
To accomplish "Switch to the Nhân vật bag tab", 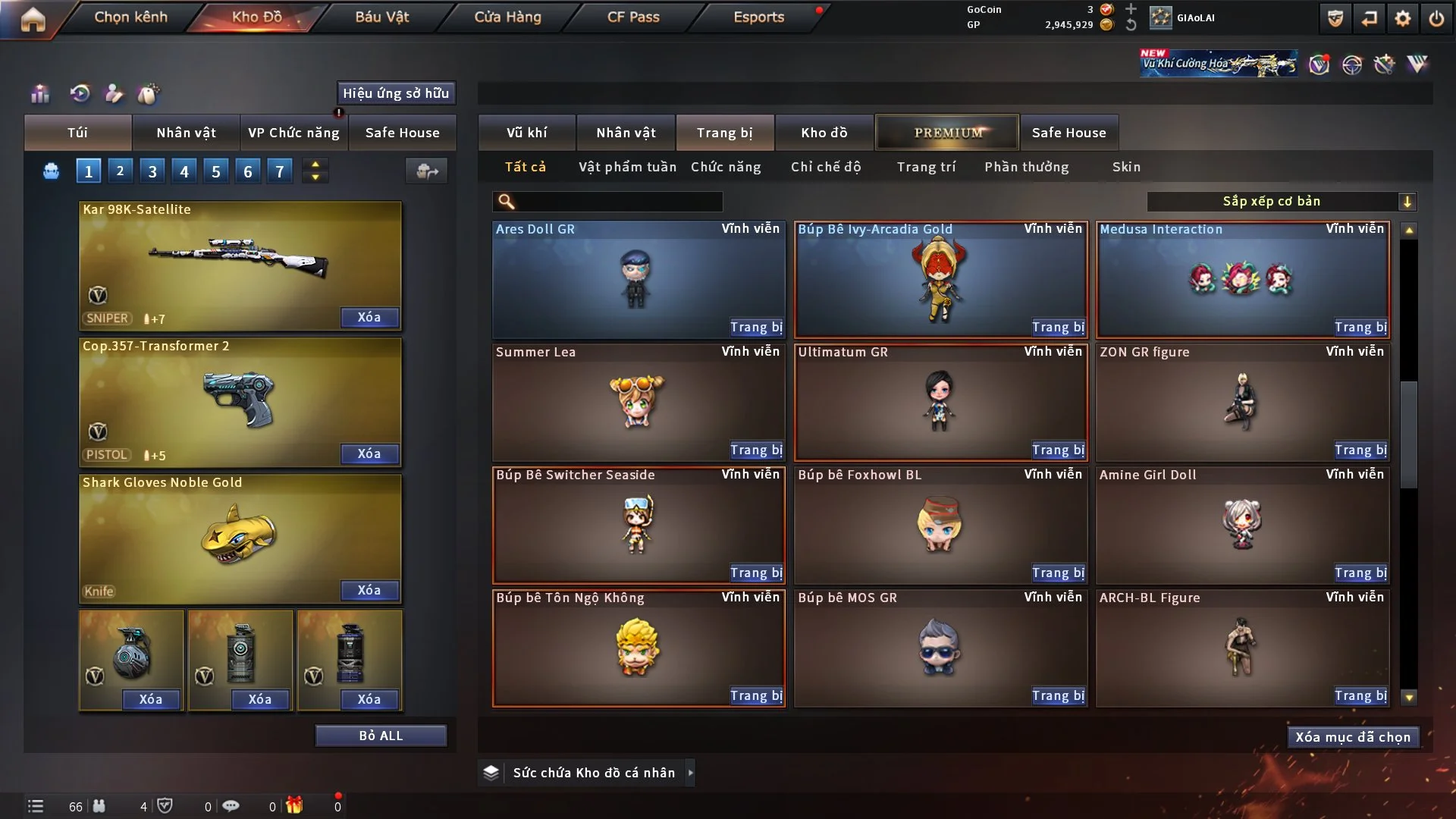I will [186, 133].
